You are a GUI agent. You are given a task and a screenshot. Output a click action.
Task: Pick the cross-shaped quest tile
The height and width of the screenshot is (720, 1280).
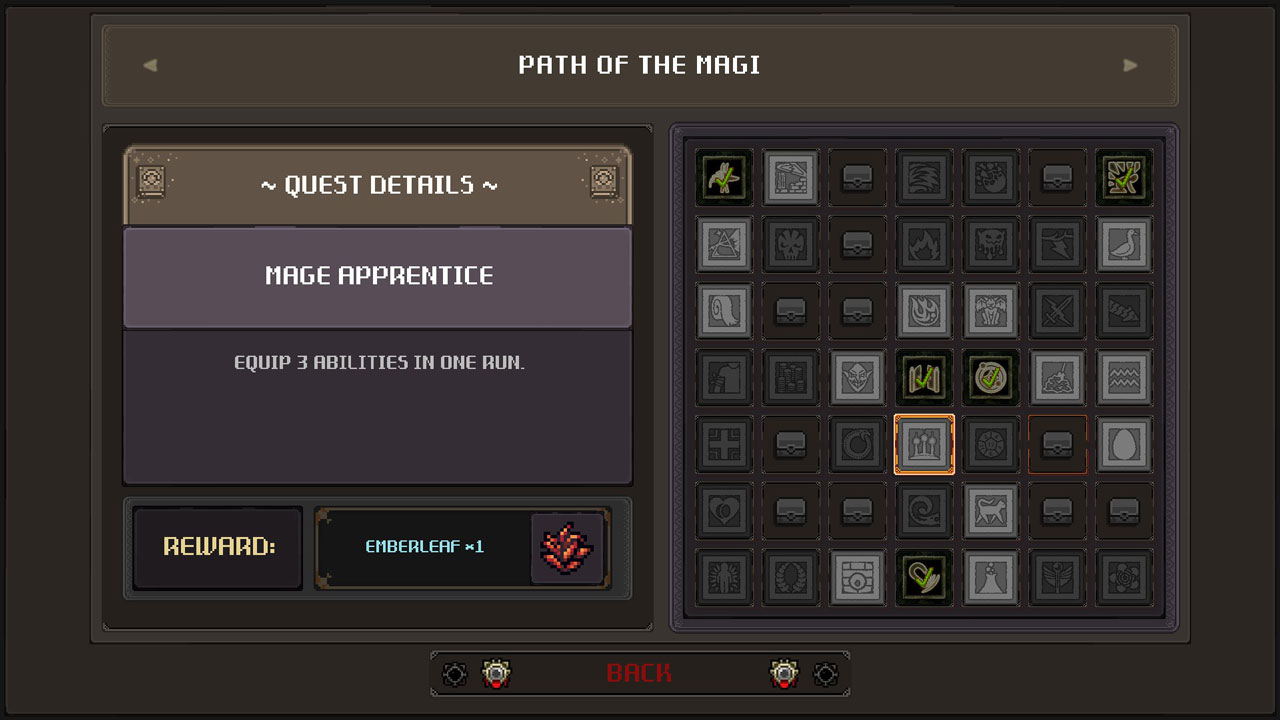tap(724, 444)
